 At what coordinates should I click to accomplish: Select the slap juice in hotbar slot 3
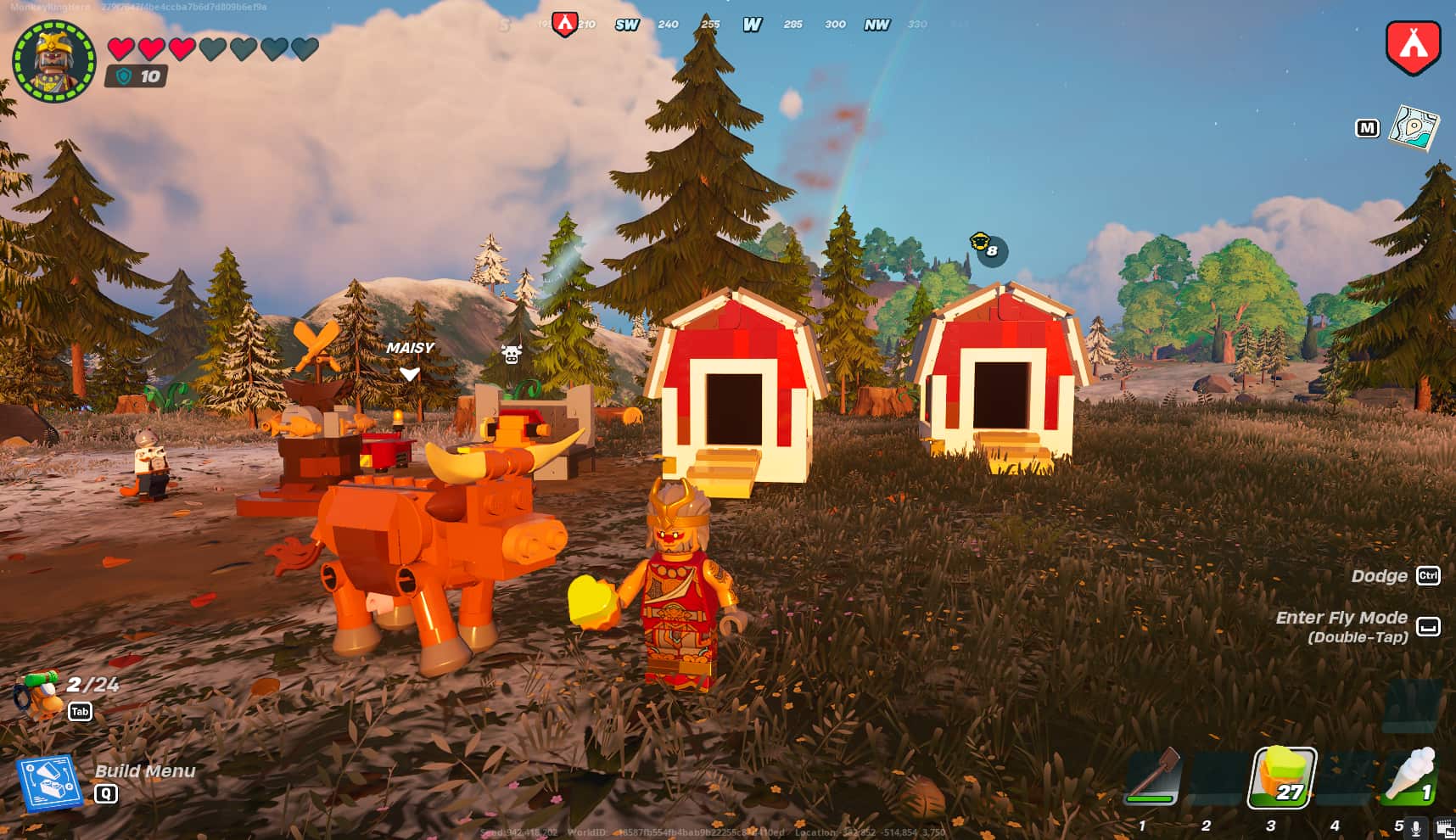(x=1283, y=779)
